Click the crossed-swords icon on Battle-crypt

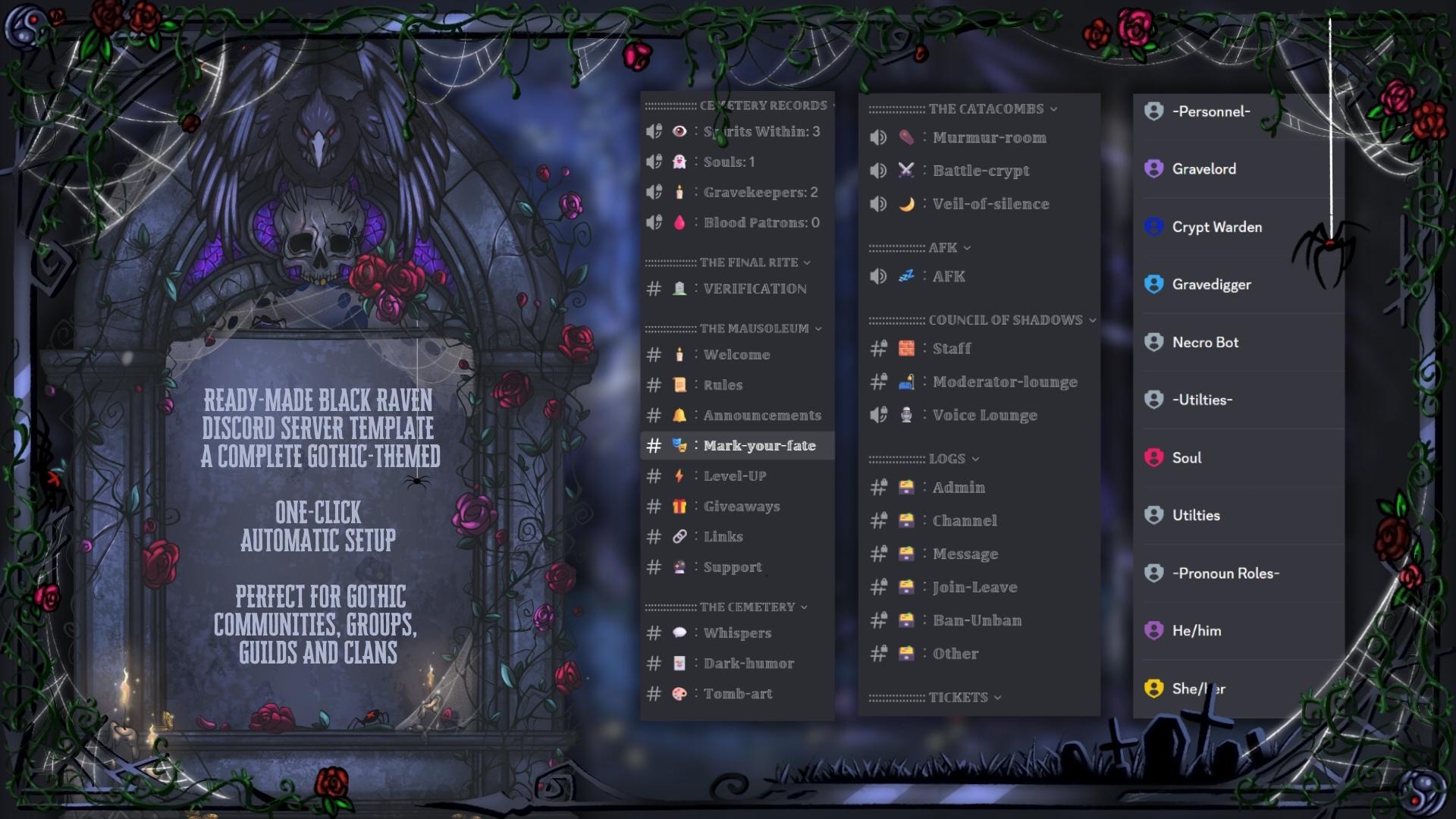pyautogui.click(x=908, y=171)
